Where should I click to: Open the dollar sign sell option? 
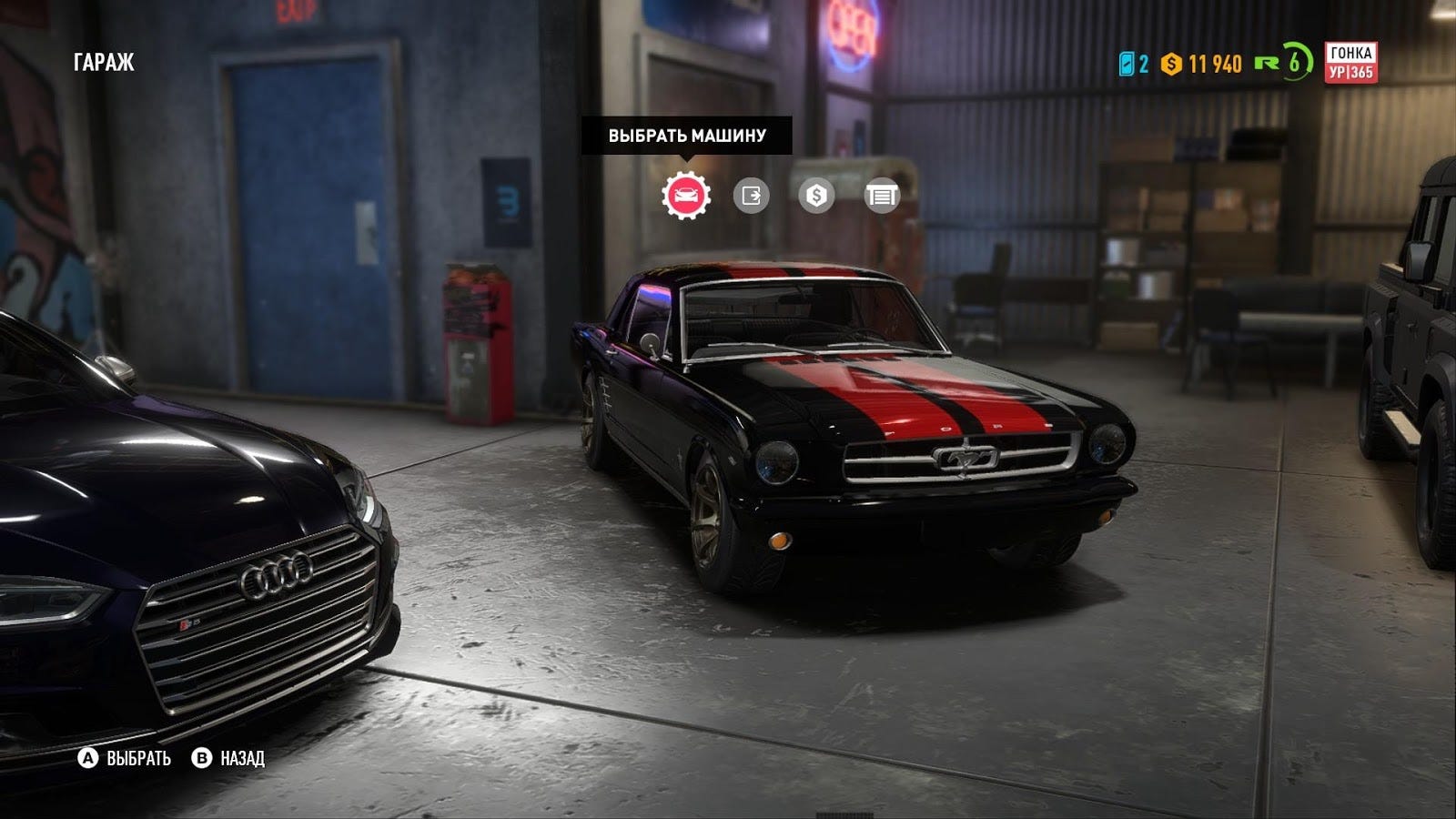pos(816,196)
